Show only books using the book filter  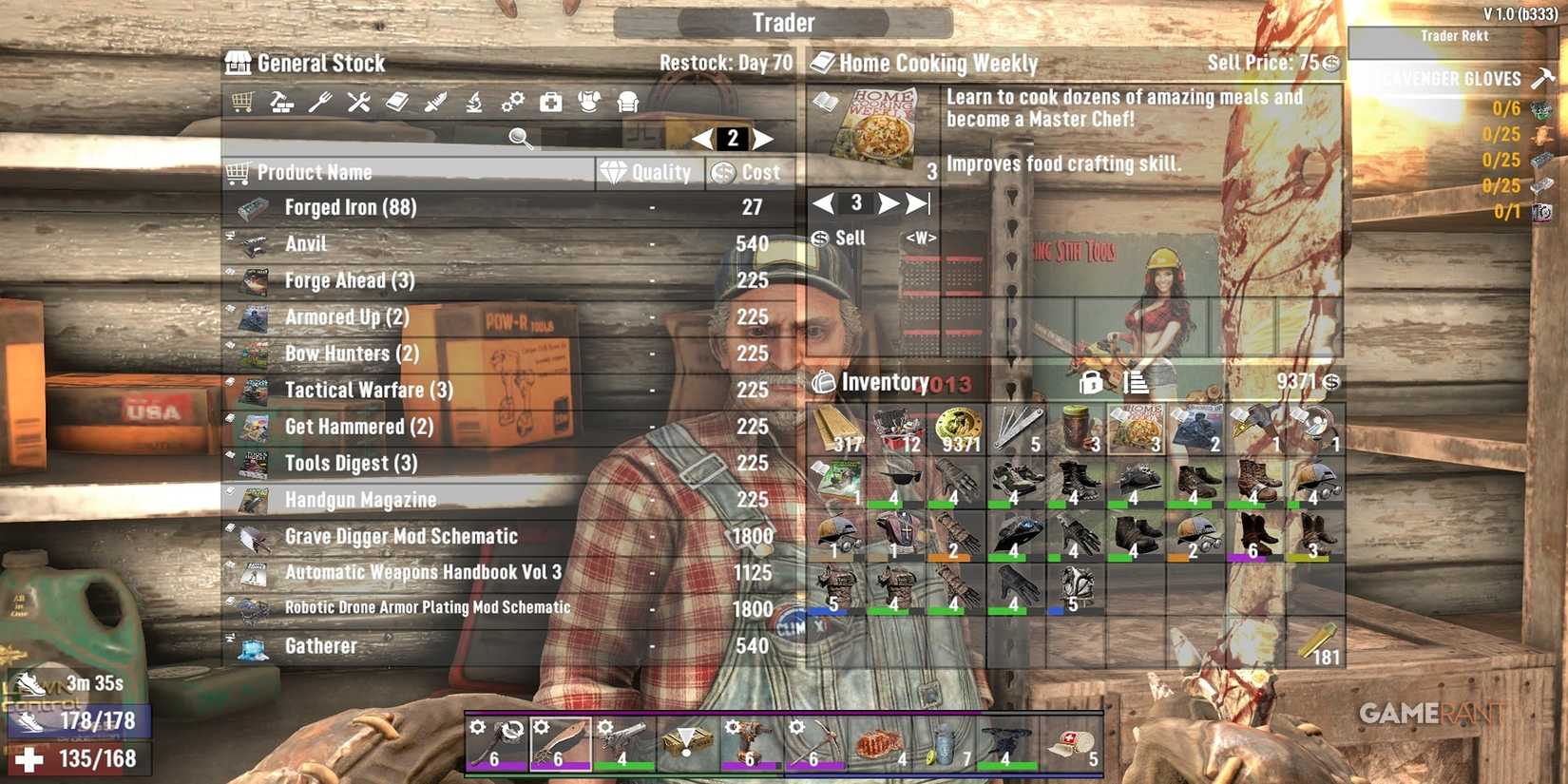pos(397,100)
